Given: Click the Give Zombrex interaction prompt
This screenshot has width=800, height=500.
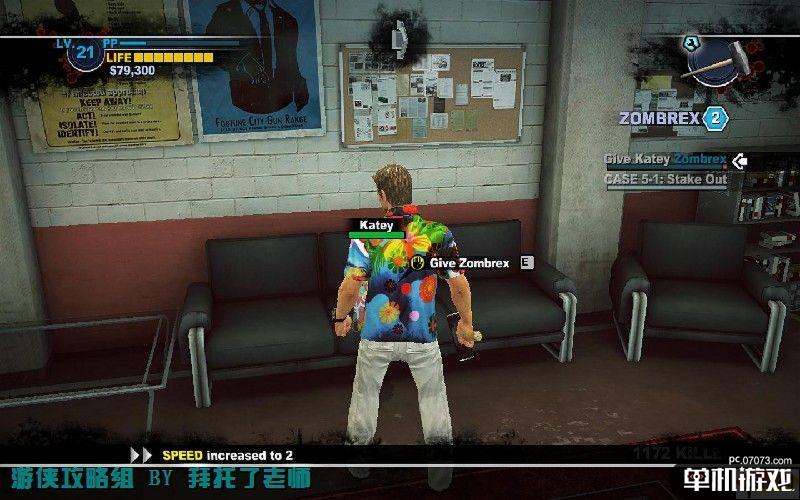Looking at the screenshot, I should [x=469, y=262].
